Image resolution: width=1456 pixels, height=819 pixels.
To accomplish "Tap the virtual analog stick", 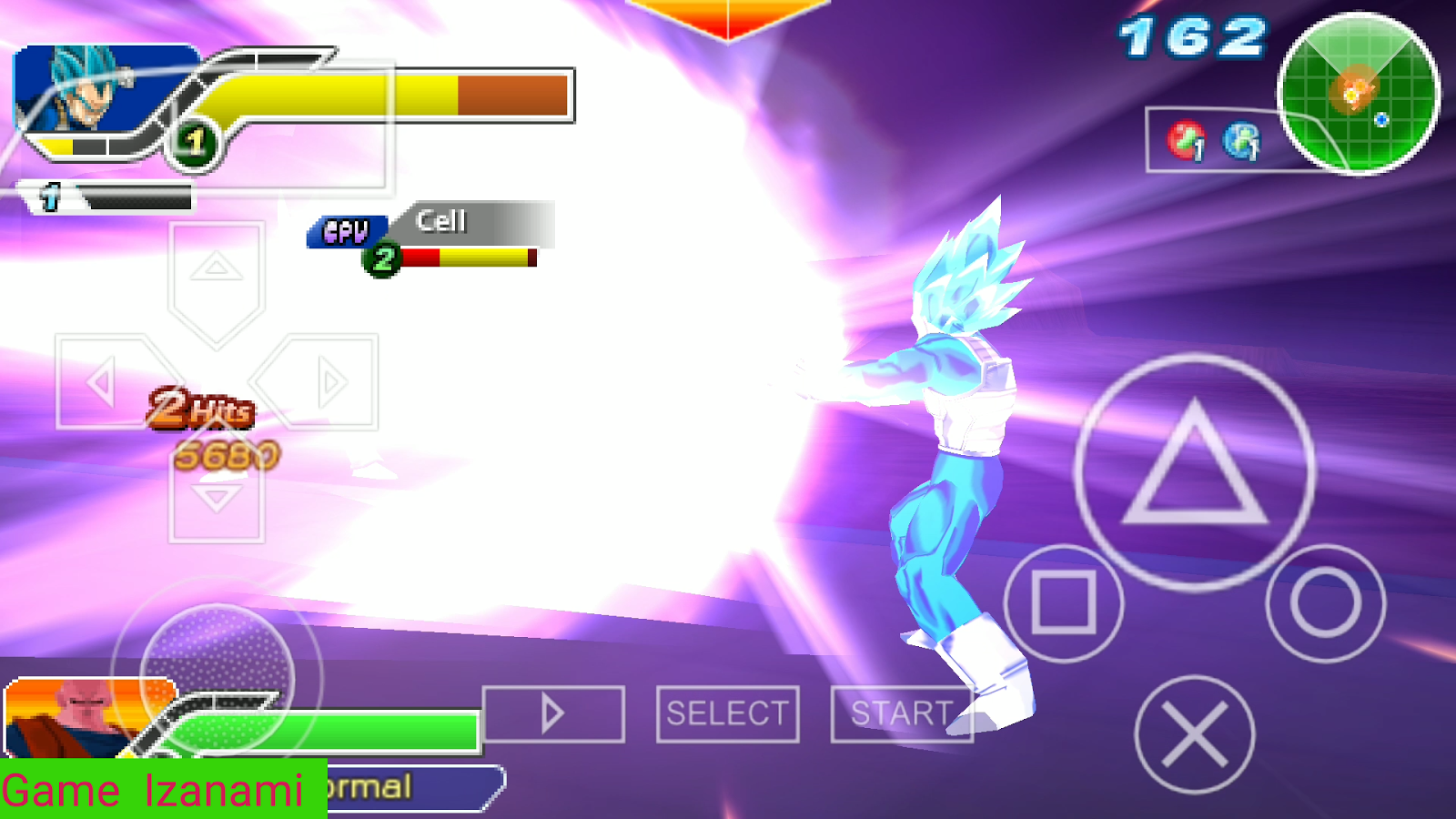I will [217, 678].
